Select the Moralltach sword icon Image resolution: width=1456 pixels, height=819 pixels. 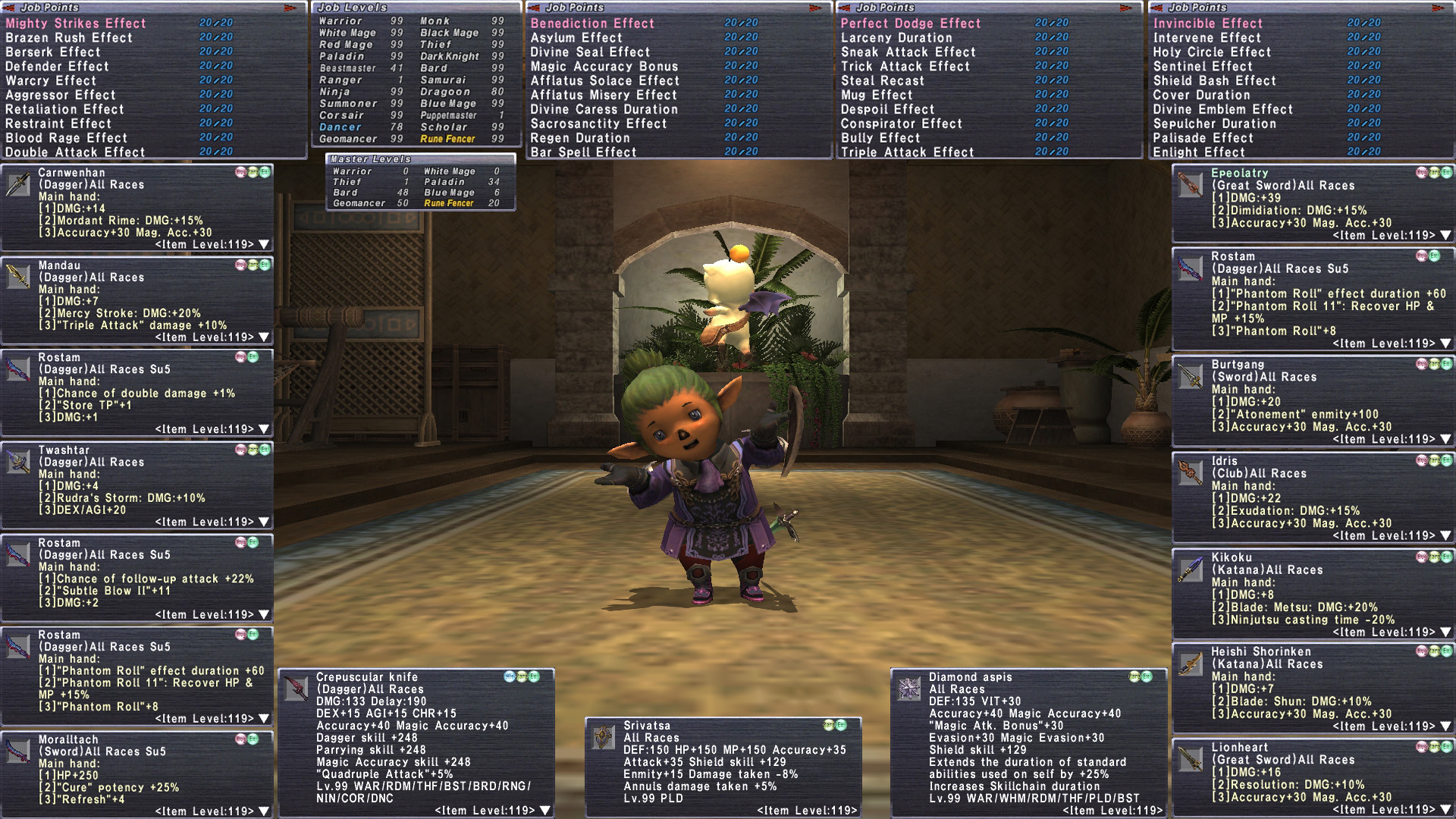click(18, 751)
